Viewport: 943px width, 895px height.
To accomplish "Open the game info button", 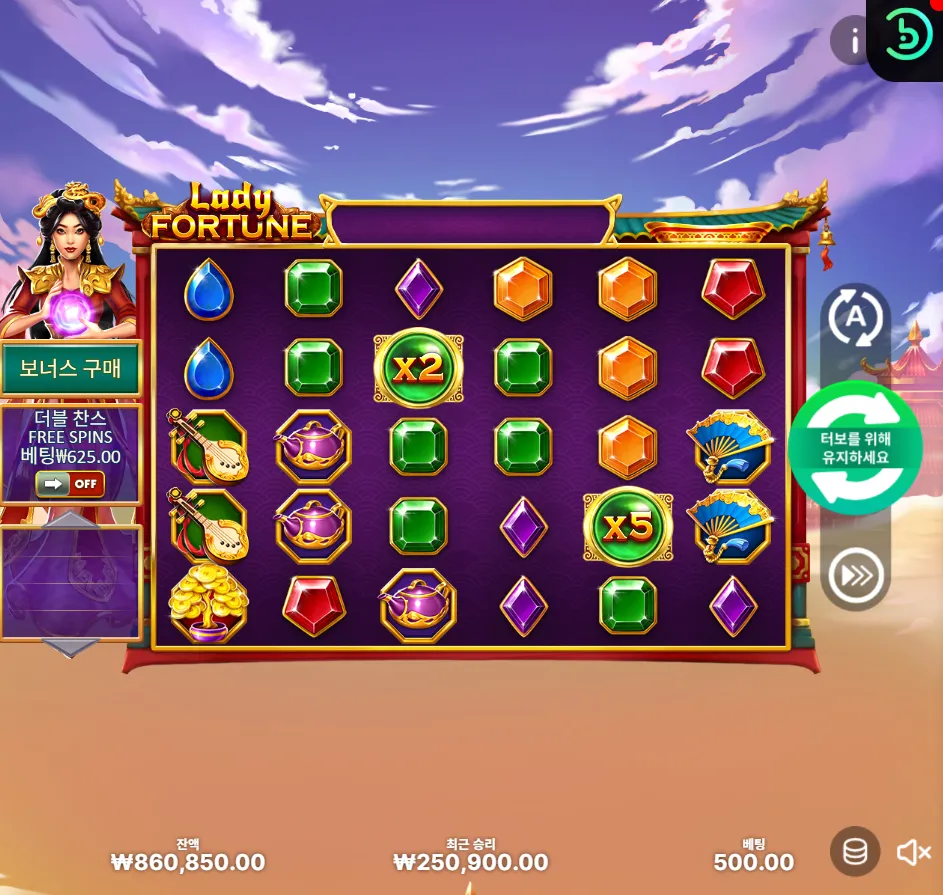I will coord(853,41).
